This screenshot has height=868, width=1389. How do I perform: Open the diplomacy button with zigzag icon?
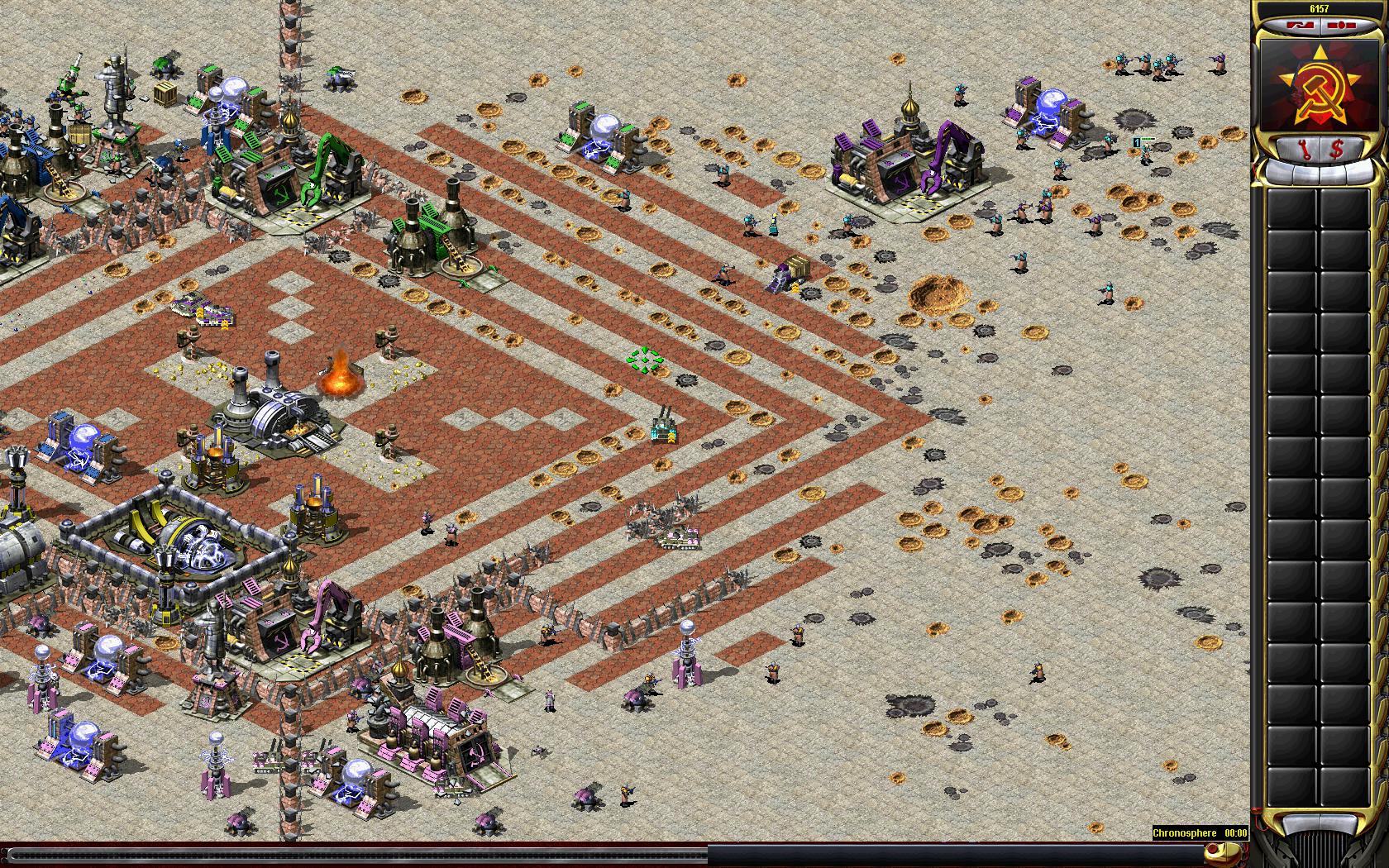pyautogui.click(x=1301, y=26)
